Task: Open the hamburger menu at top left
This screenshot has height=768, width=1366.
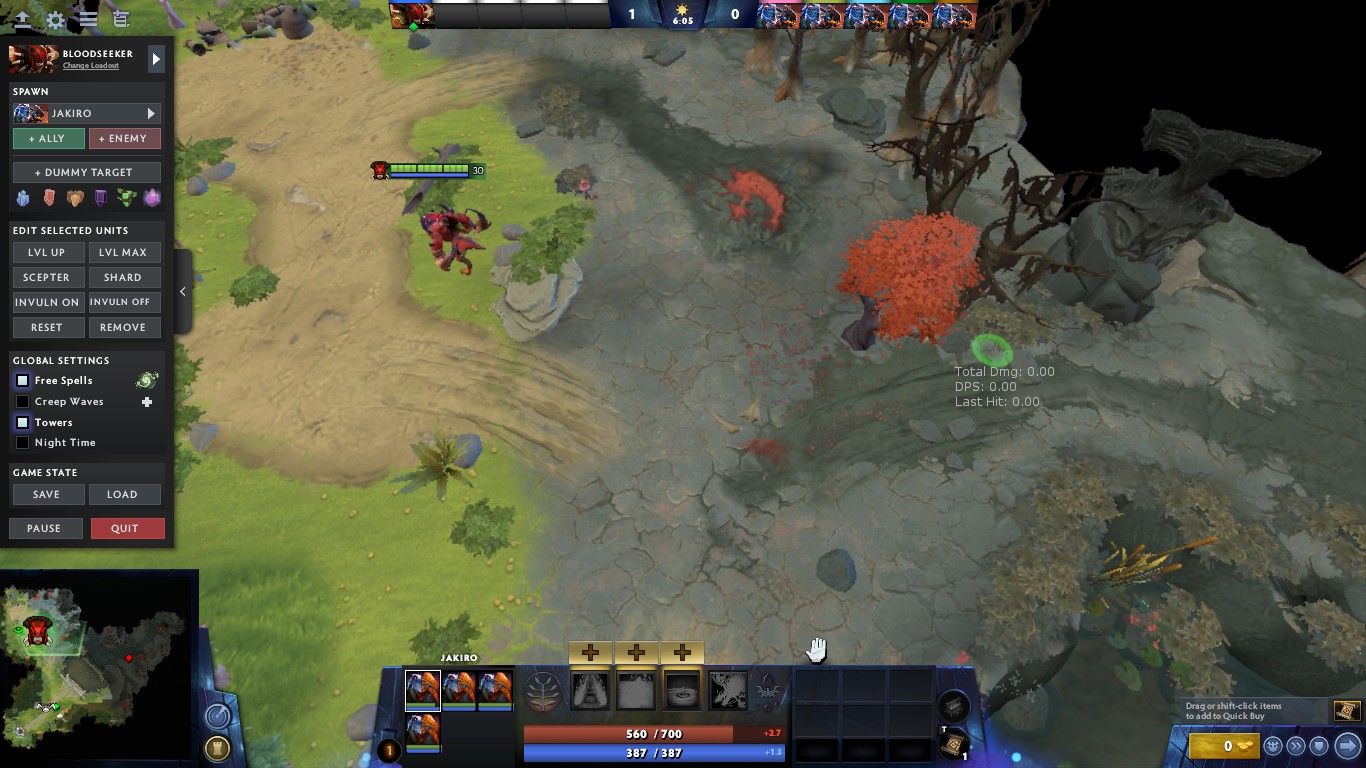Action: tap(88, 17)
